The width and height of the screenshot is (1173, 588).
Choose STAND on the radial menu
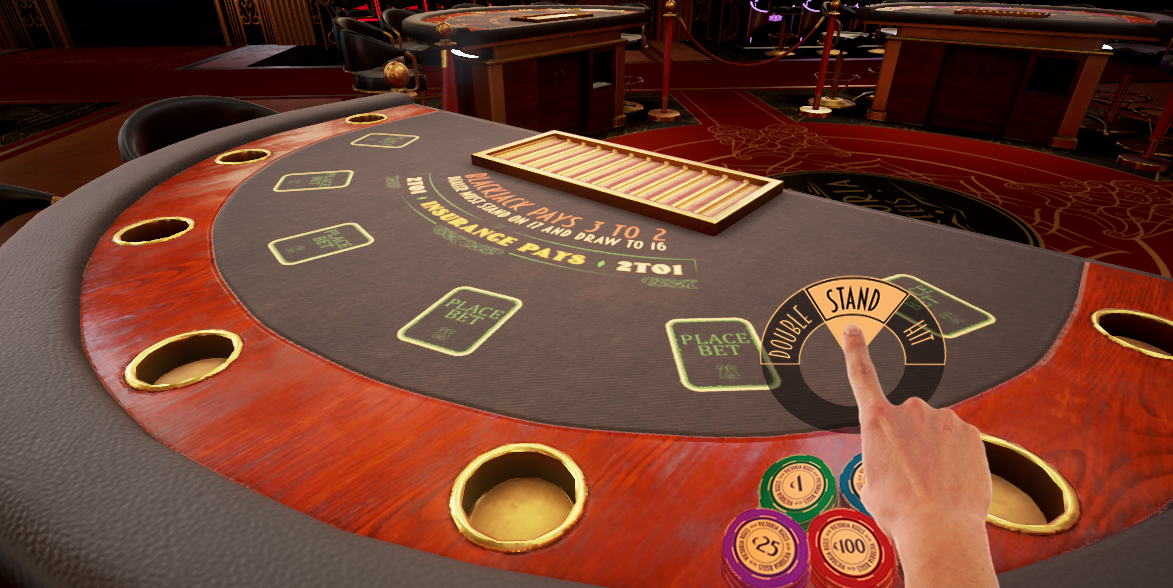click(852, 300)
